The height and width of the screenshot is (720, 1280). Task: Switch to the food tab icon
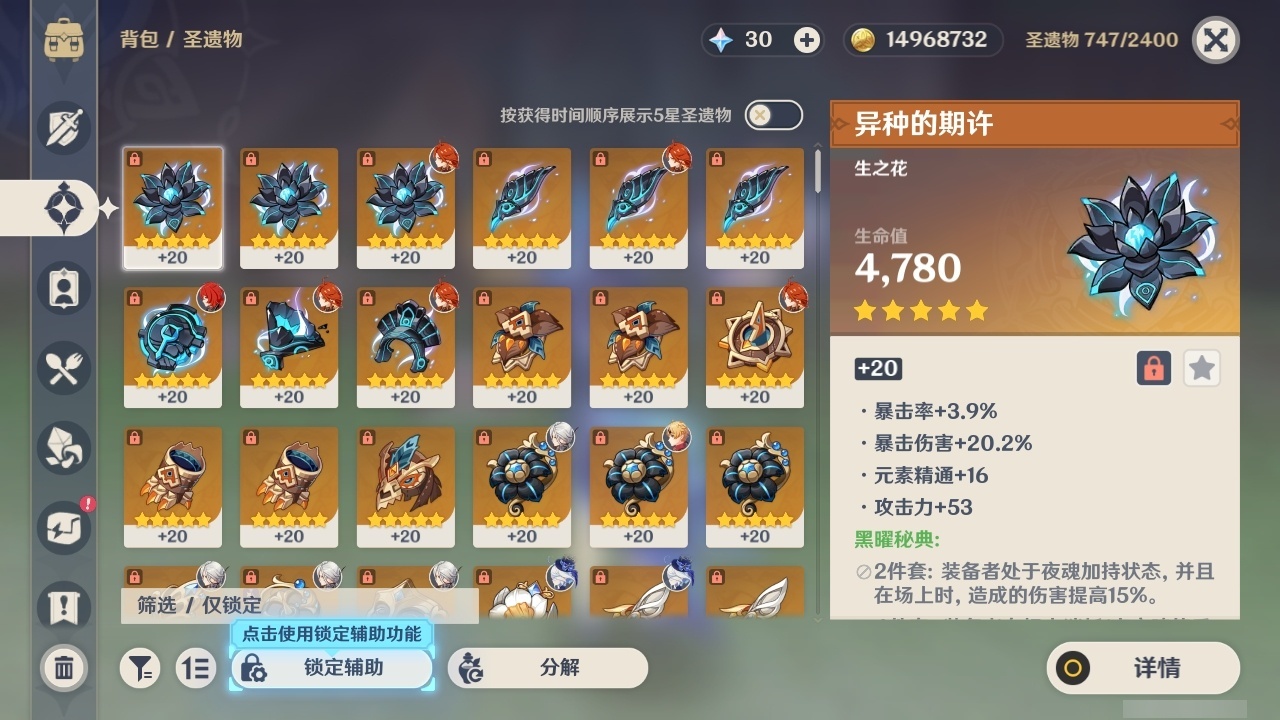tap(62, 368)
